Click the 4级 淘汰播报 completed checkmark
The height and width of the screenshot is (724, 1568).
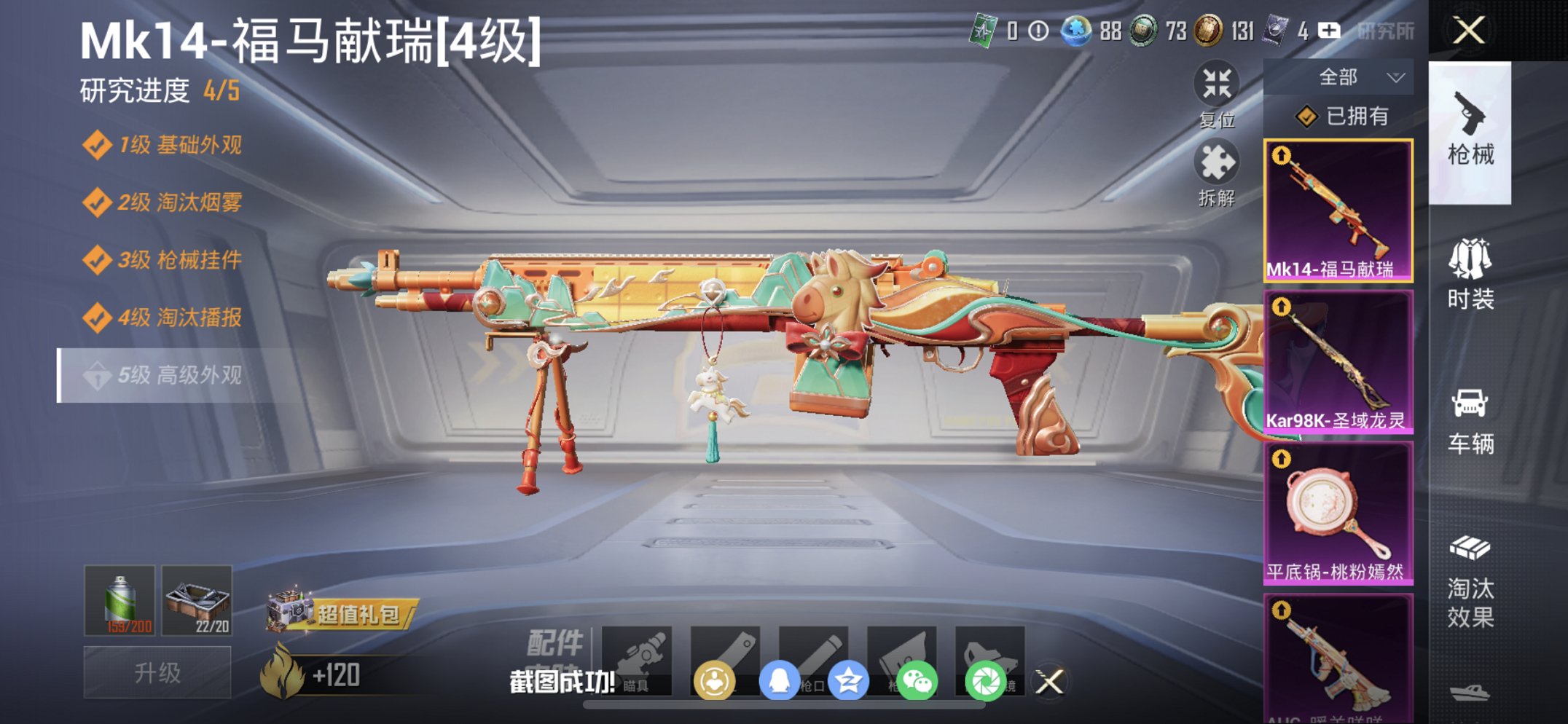click(x=96, y=318)
